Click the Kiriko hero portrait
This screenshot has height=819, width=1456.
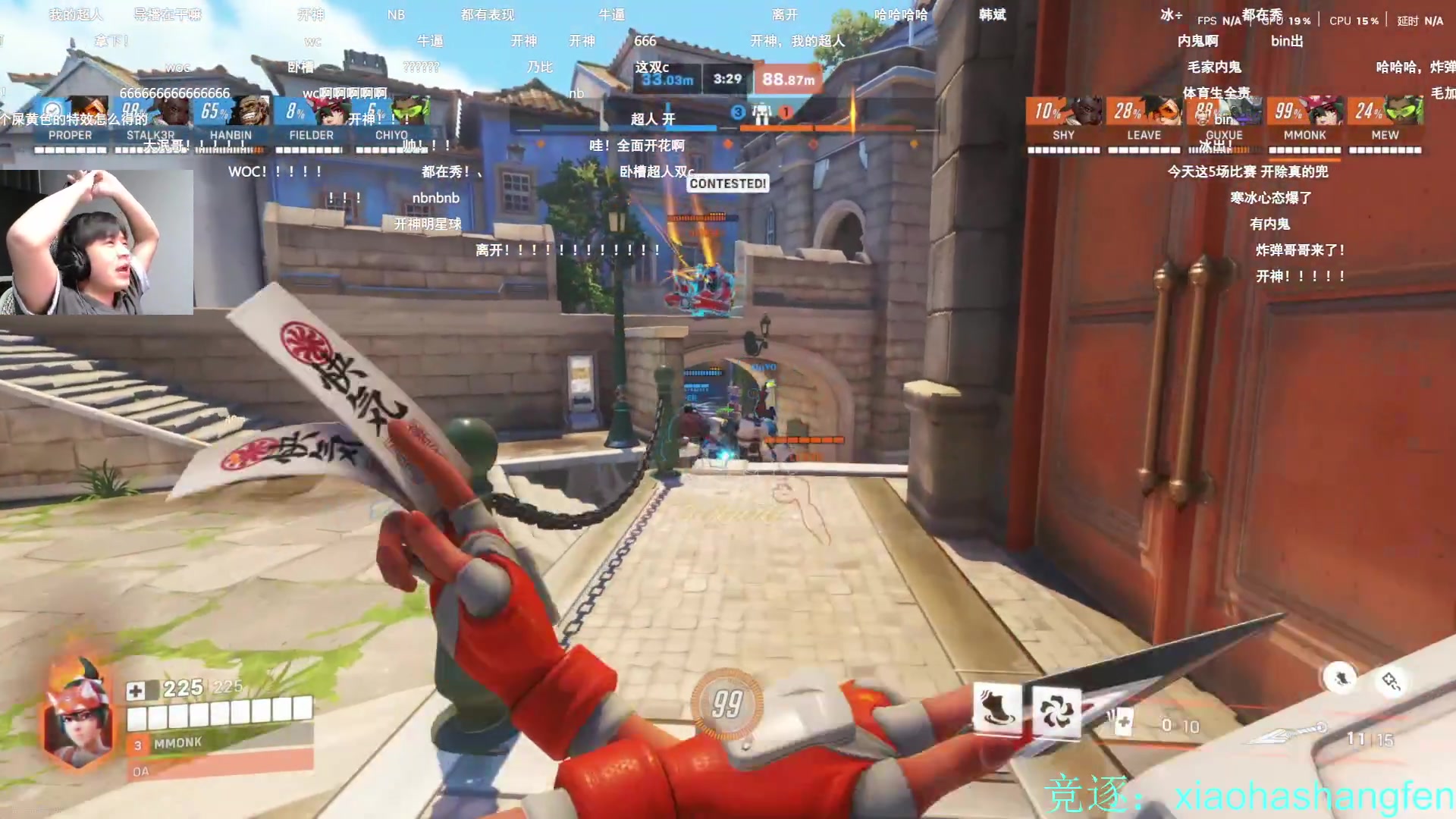(x=78, y=714)
